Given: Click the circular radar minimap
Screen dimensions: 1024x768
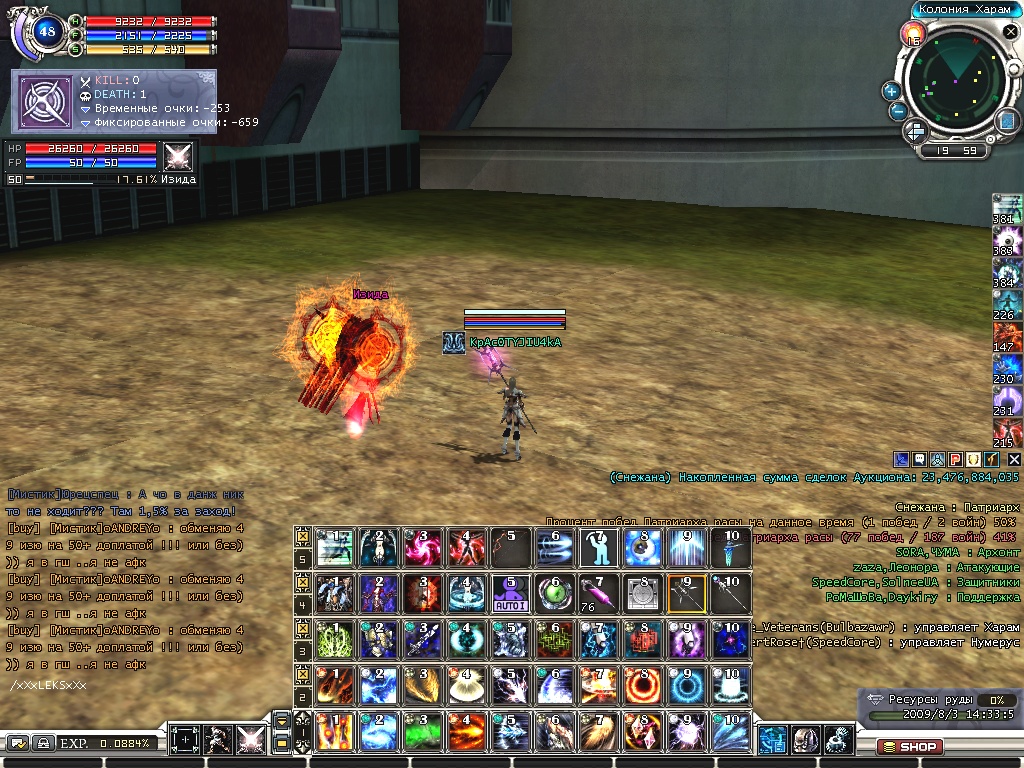Looking at the screenshot, I should coord(956,83).
